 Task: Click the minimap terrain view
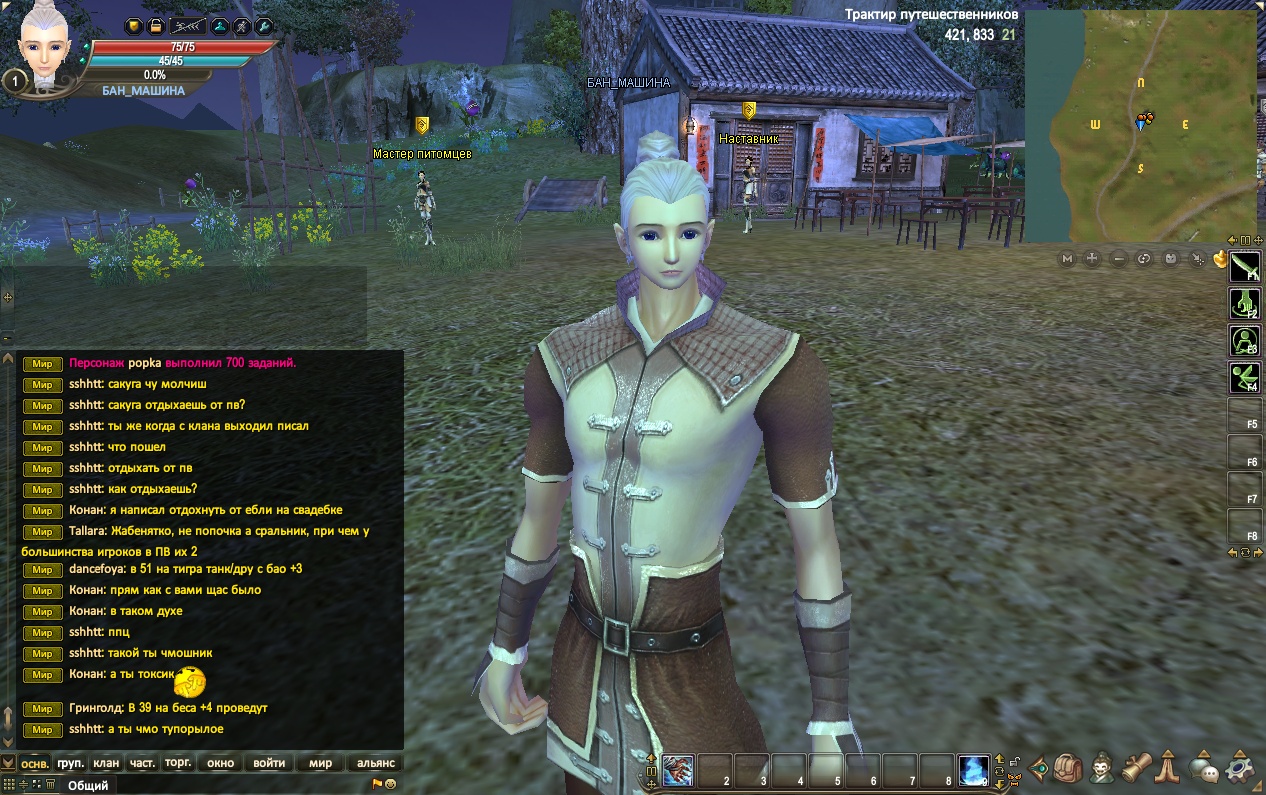tap(1140, 125)
